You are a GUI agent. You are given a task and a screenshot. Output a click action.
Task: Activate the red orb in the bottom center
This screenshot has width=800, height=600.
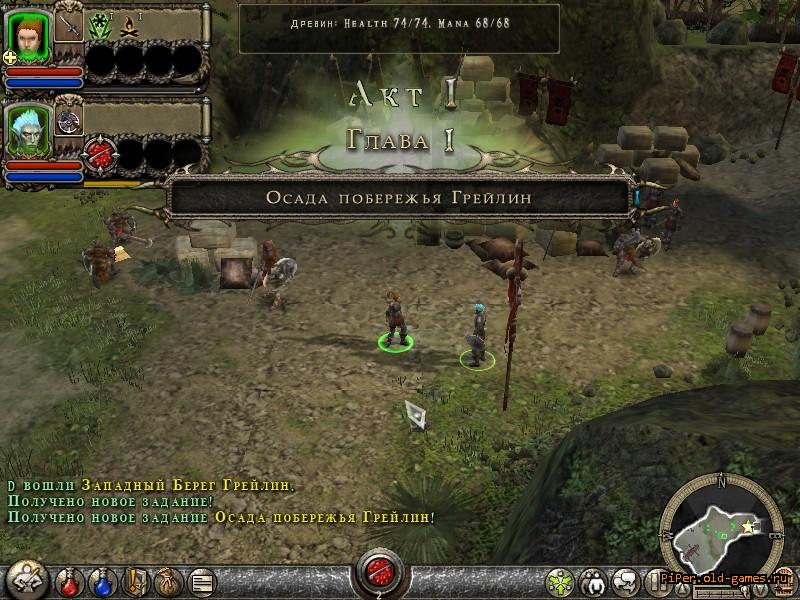(x=379, y=572)
